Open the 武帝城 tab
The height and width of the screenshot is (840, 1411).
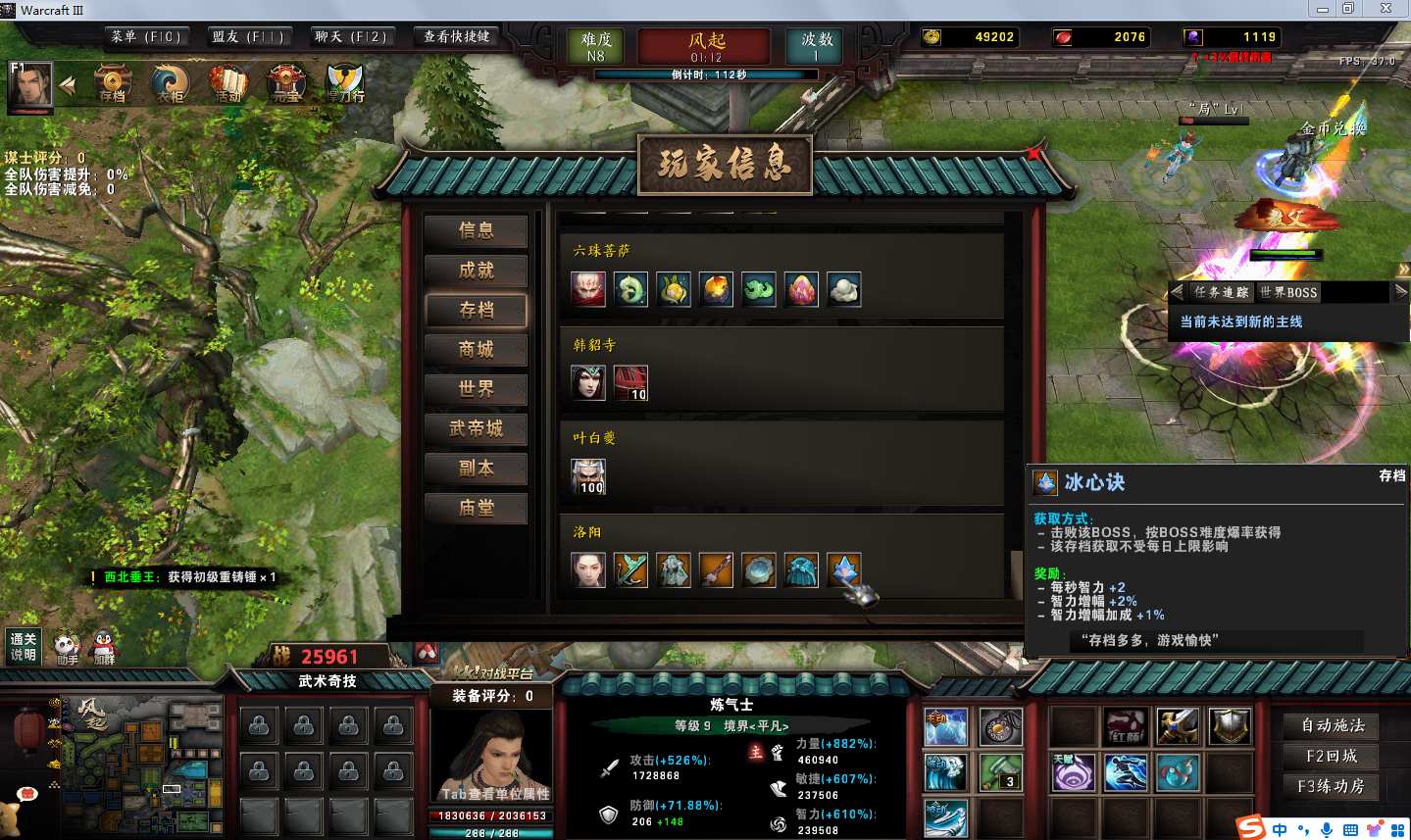coord(476,428)
